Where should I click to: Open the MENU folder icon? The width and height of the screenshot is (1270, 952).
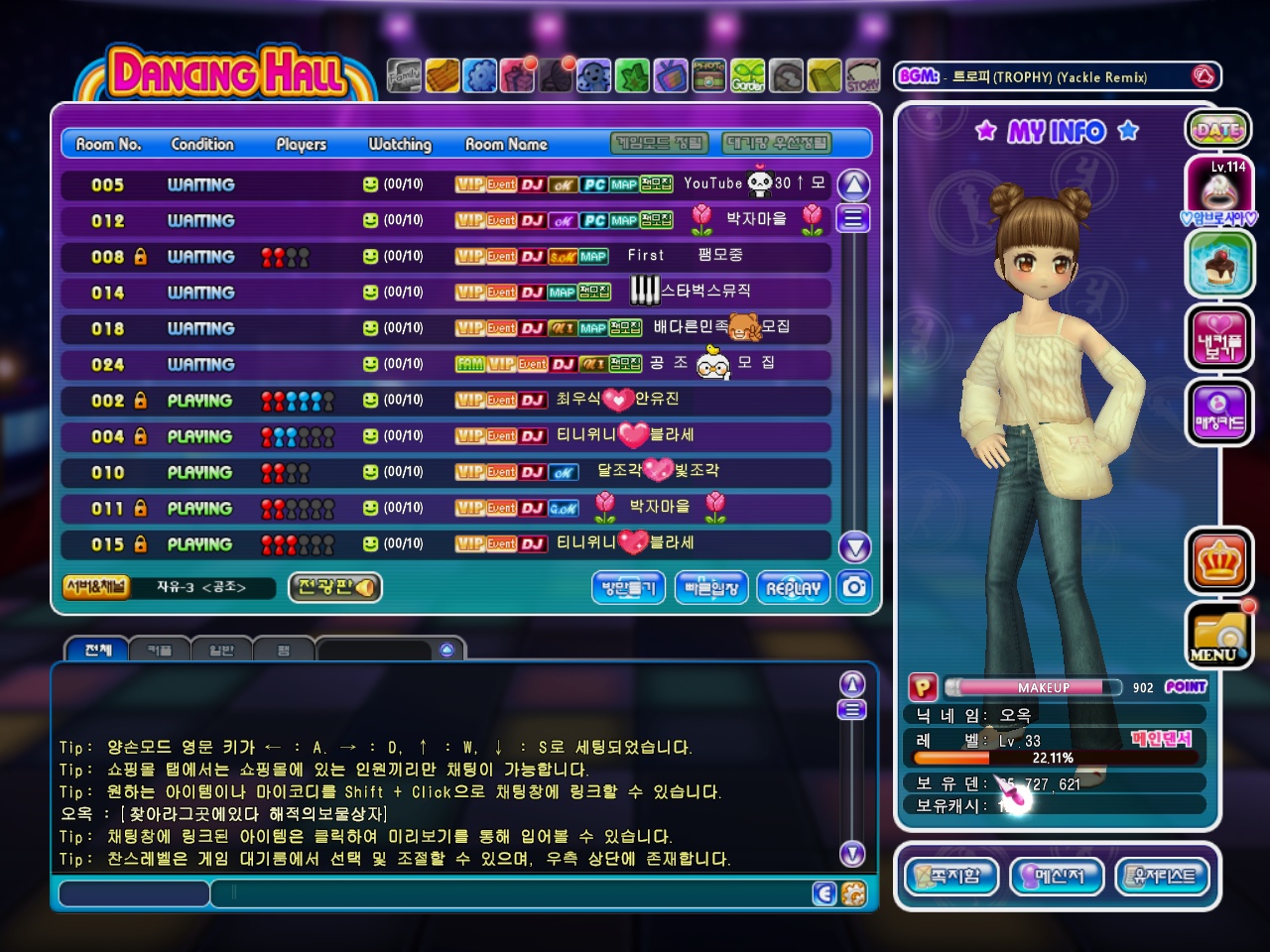tap(1218, 637)
